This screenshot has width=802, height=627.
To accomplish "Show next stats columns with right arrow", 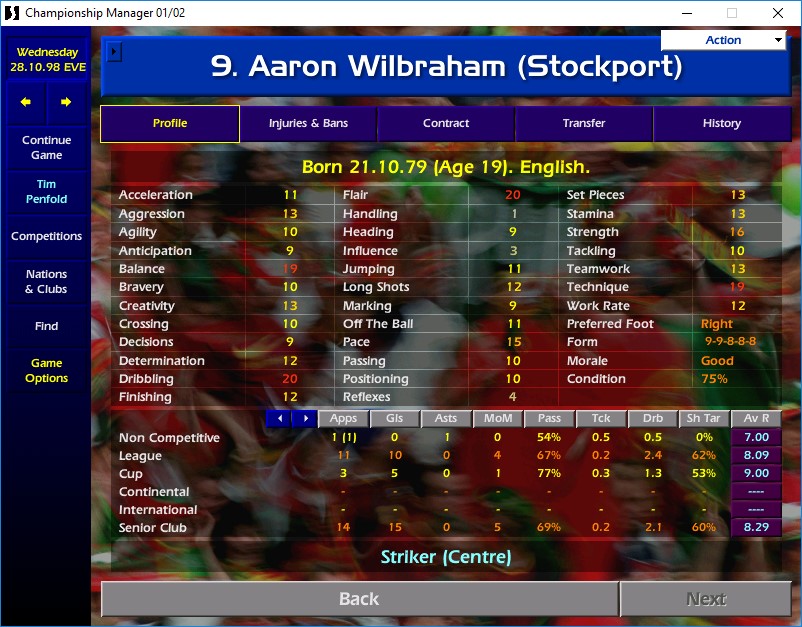I will coord(305,419).
